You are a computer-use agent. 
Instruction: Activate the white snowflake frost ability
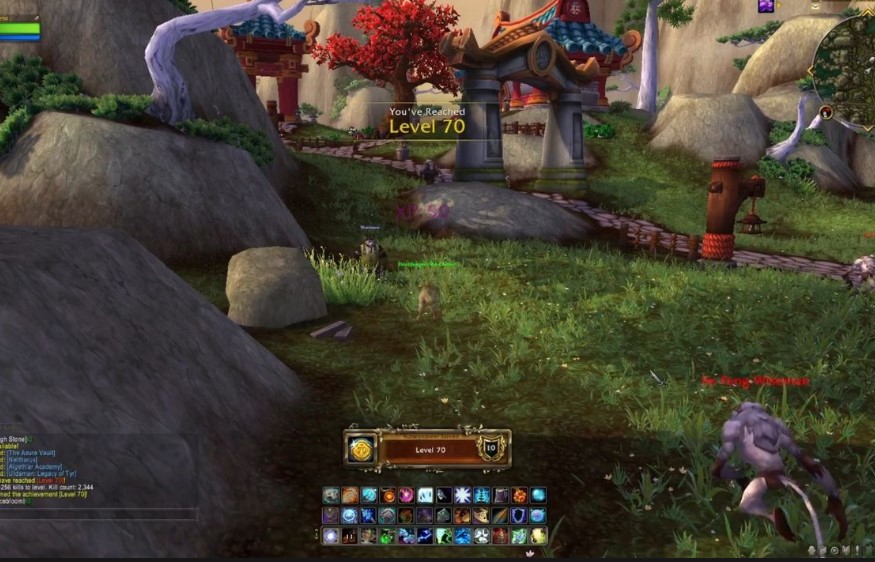click(463, 495)
